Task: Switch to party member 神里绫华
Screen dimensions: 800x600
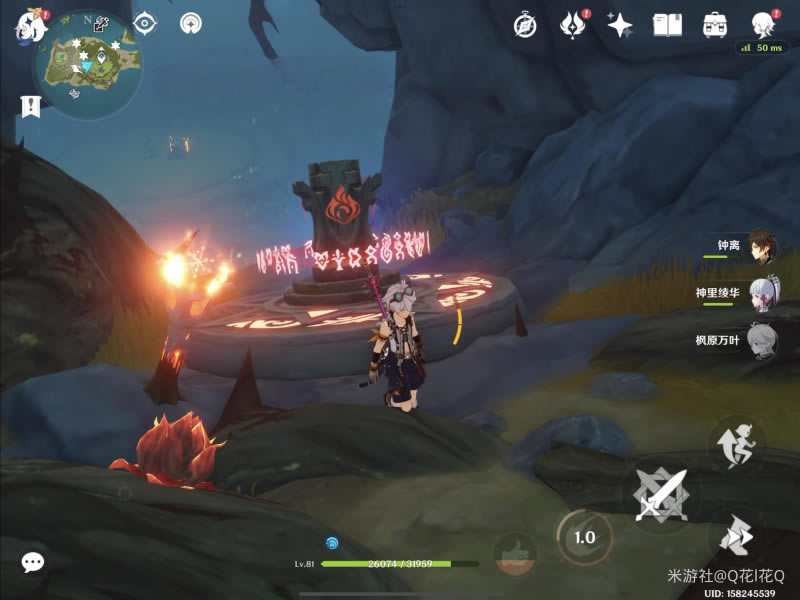Action: click(761, 293)
